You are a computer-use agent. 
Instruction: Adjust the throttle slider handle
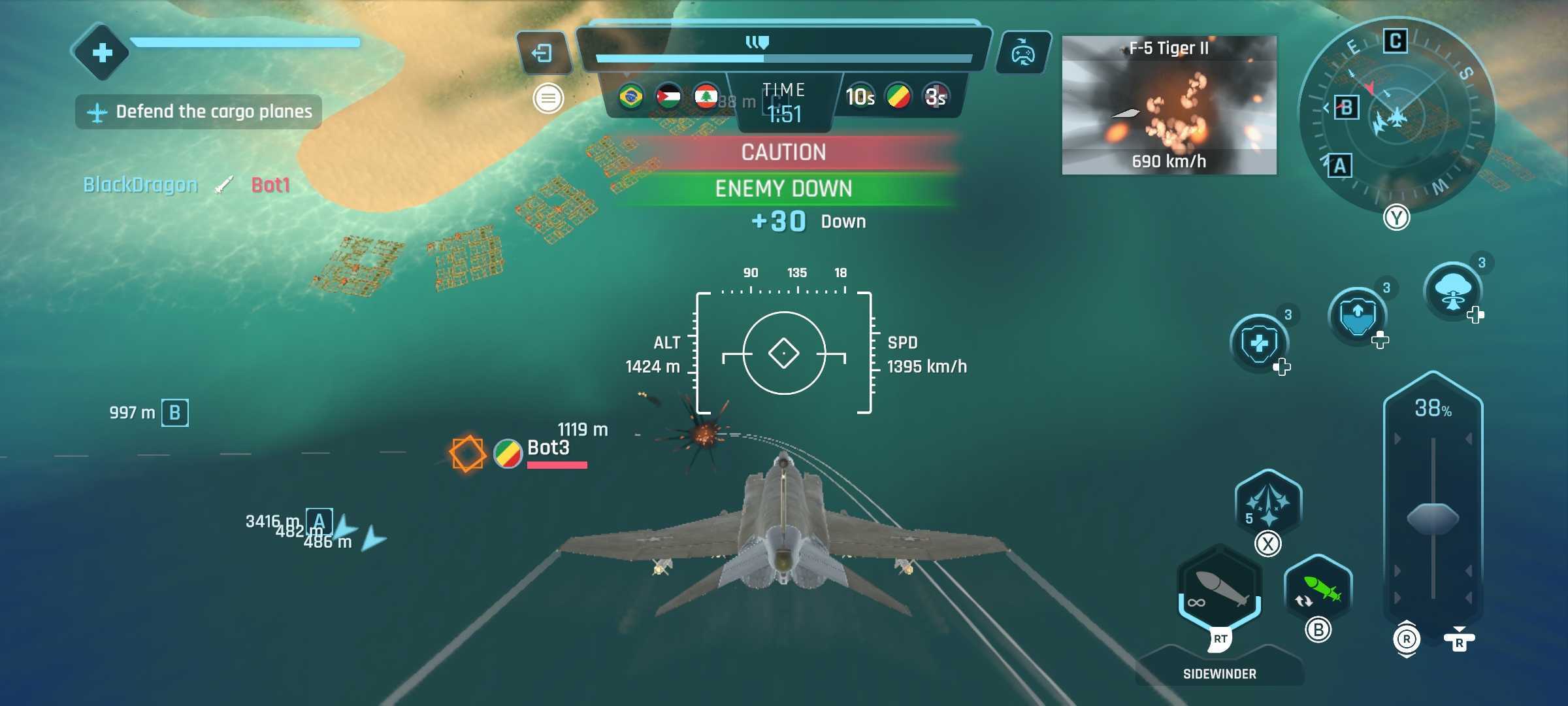[1433, 518]
